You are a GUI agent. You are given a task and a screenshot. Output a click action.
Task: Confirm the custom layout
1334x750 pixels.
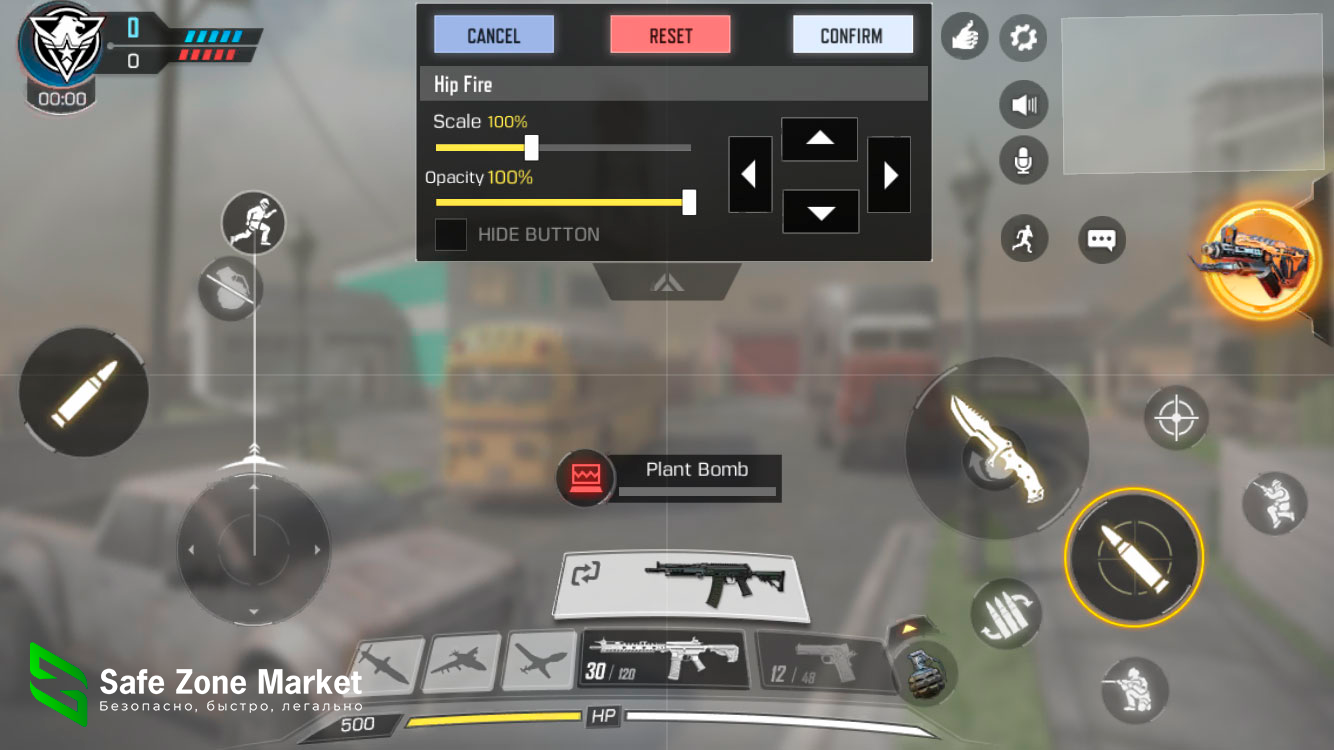click(x=852, y=35)
